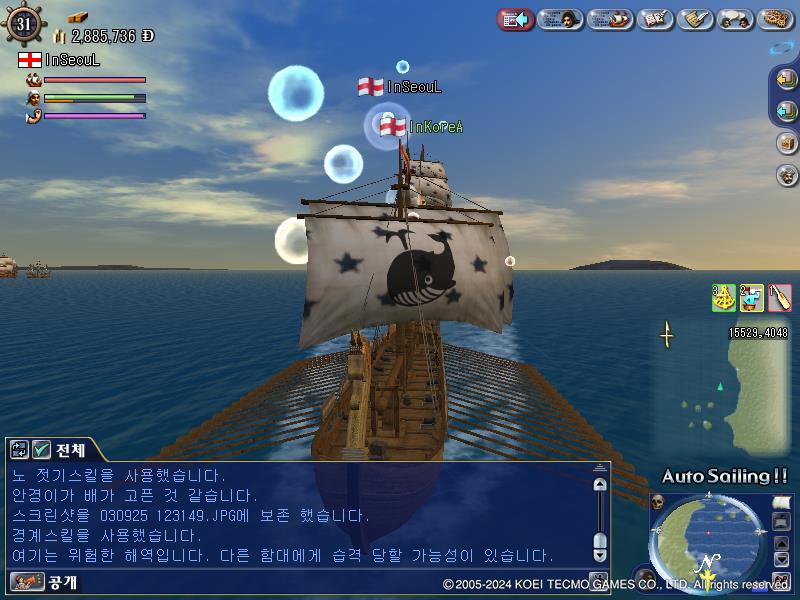Click the bearded crew member button
This screenshot has width=800, height=600.
787,175
